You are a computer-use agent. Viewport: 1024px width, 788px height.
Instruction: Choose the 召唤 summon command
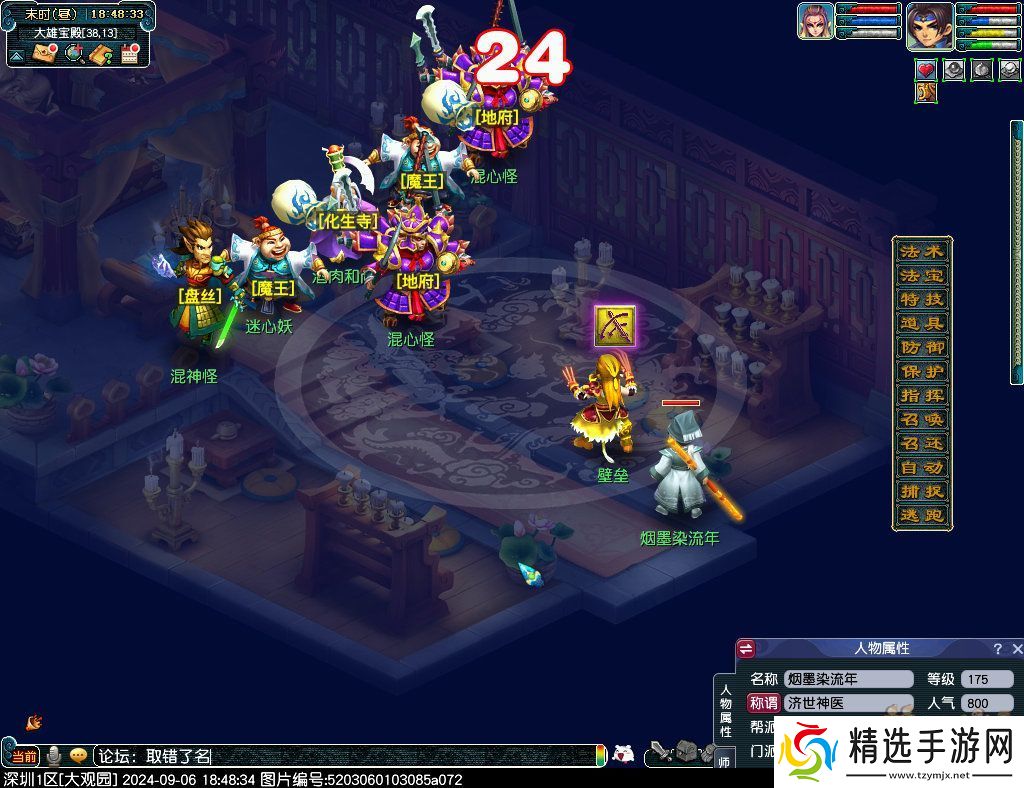(x=921, y=419)
